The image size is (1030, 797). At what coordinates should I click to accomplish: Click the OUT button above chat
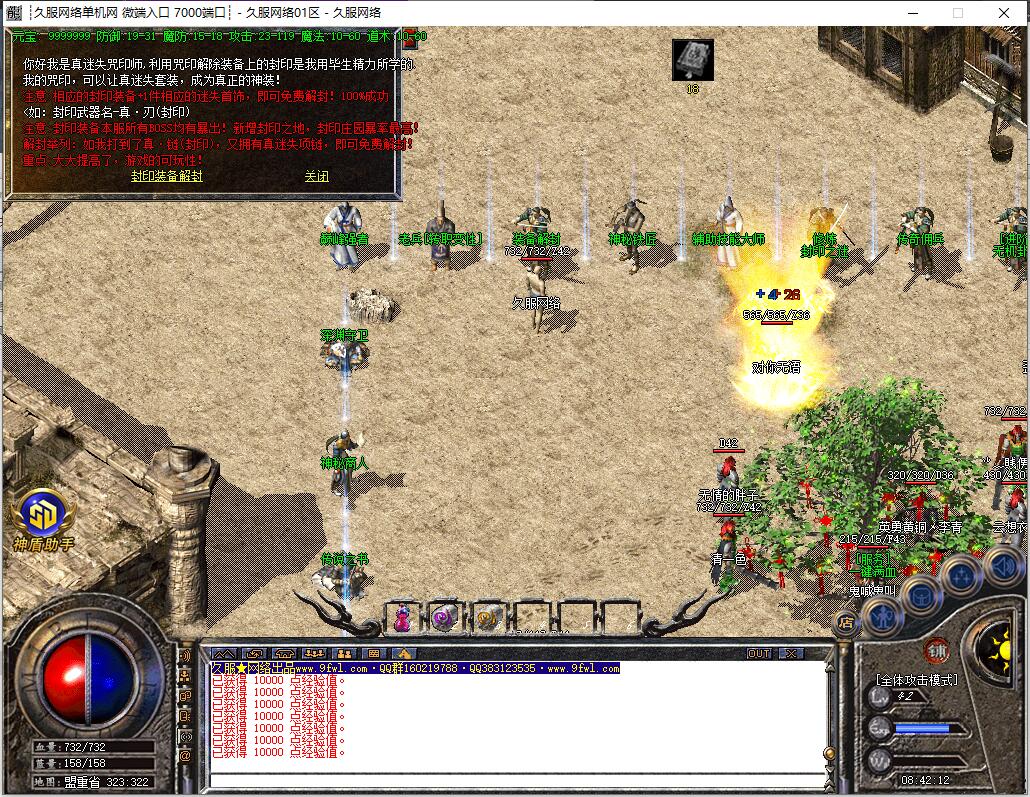759,653
